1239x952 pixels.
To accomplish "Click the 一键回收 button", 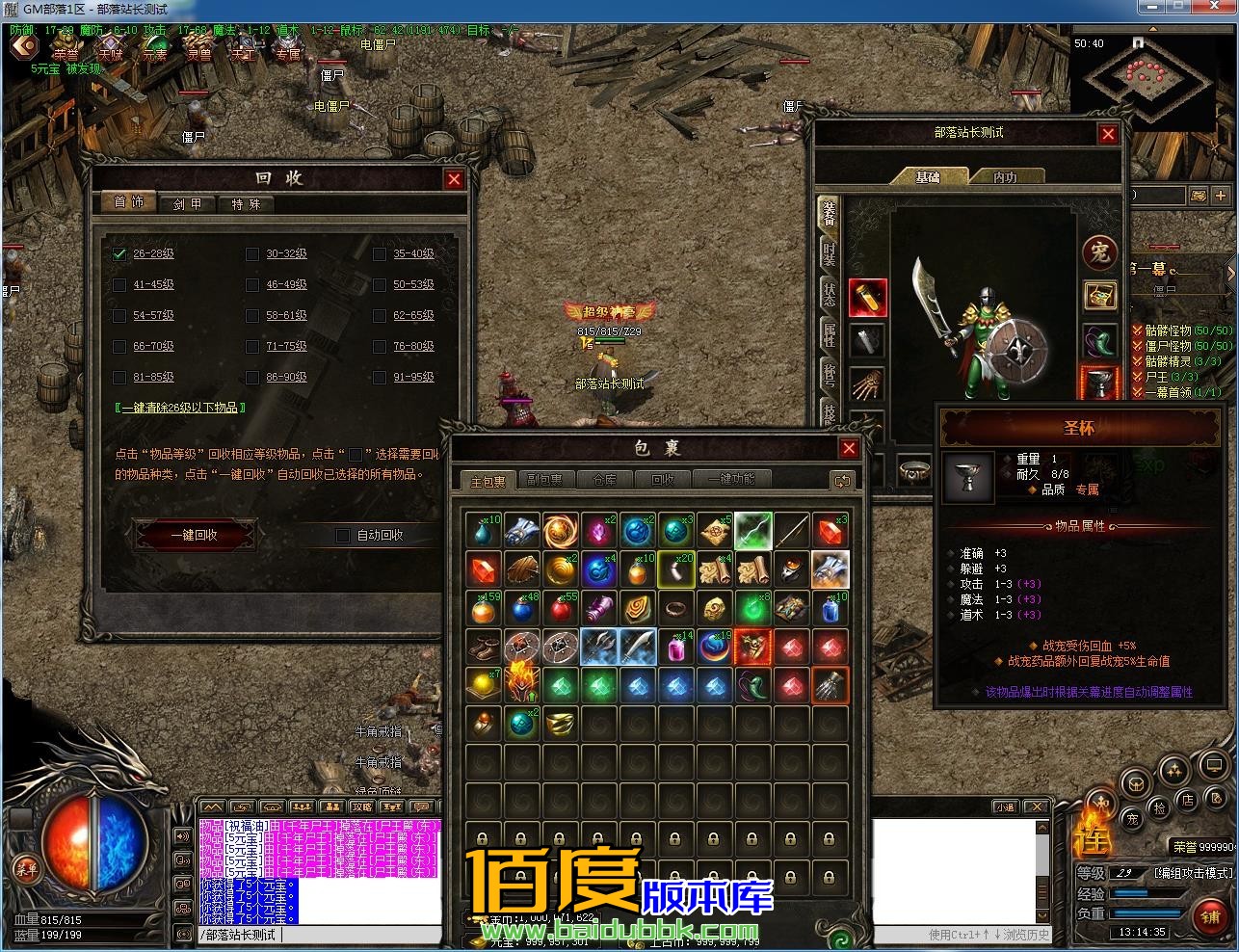I will coord(195,535).
